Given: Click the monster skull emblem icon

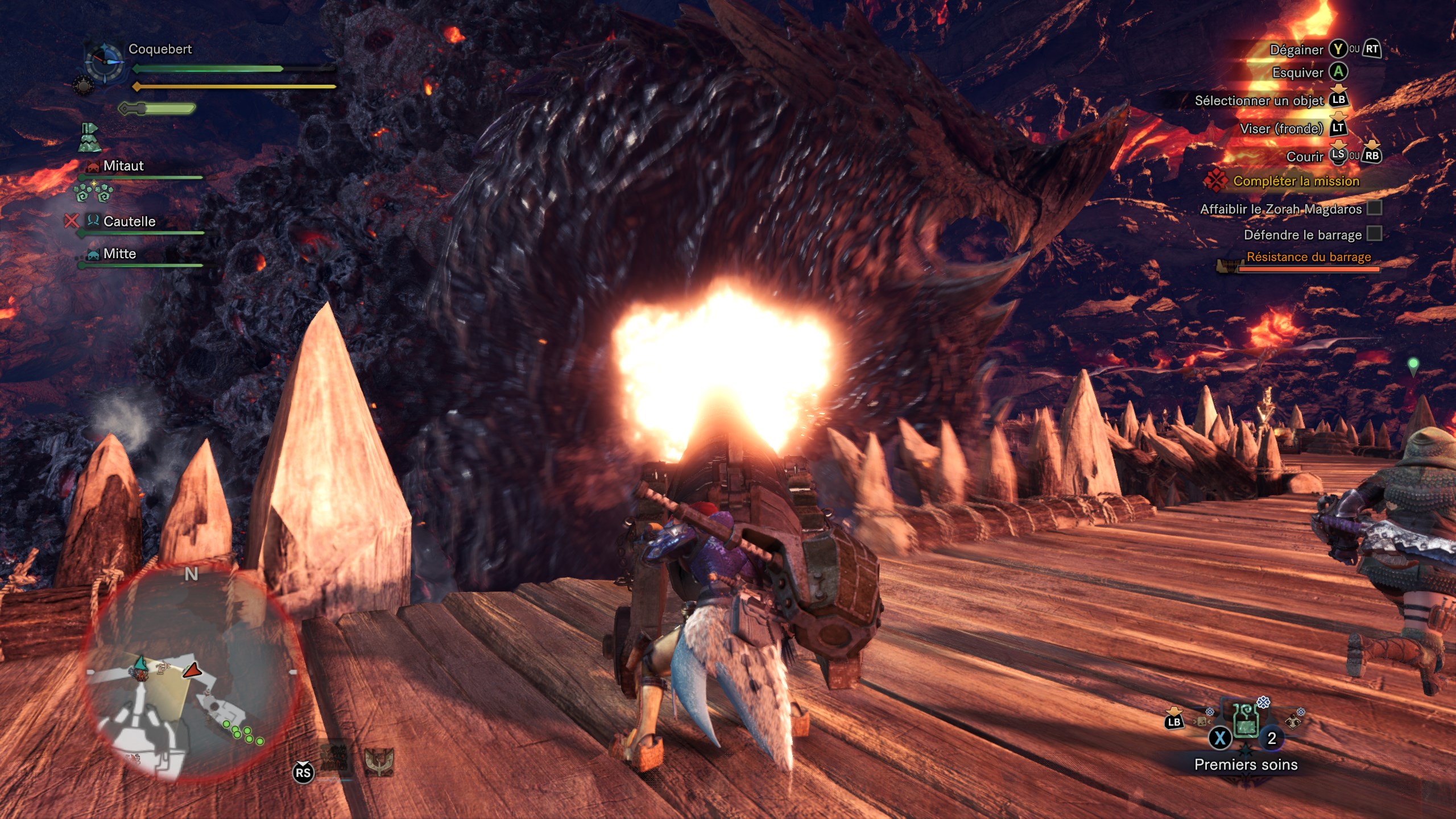Looking at the screenshot, I should pos(379,762).
